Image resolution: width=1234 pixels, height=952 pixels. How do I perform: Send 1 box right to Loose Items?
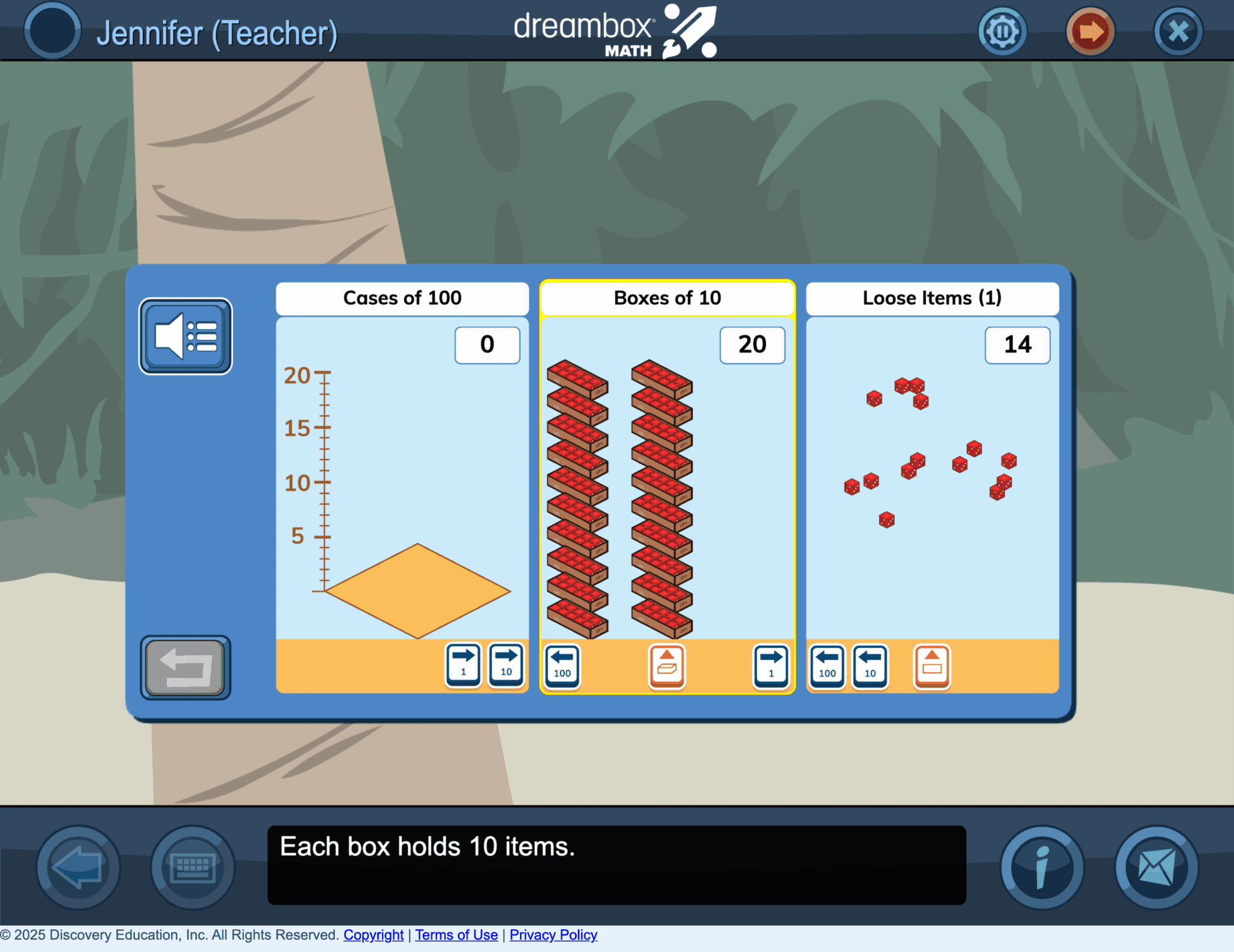[770, 666]
